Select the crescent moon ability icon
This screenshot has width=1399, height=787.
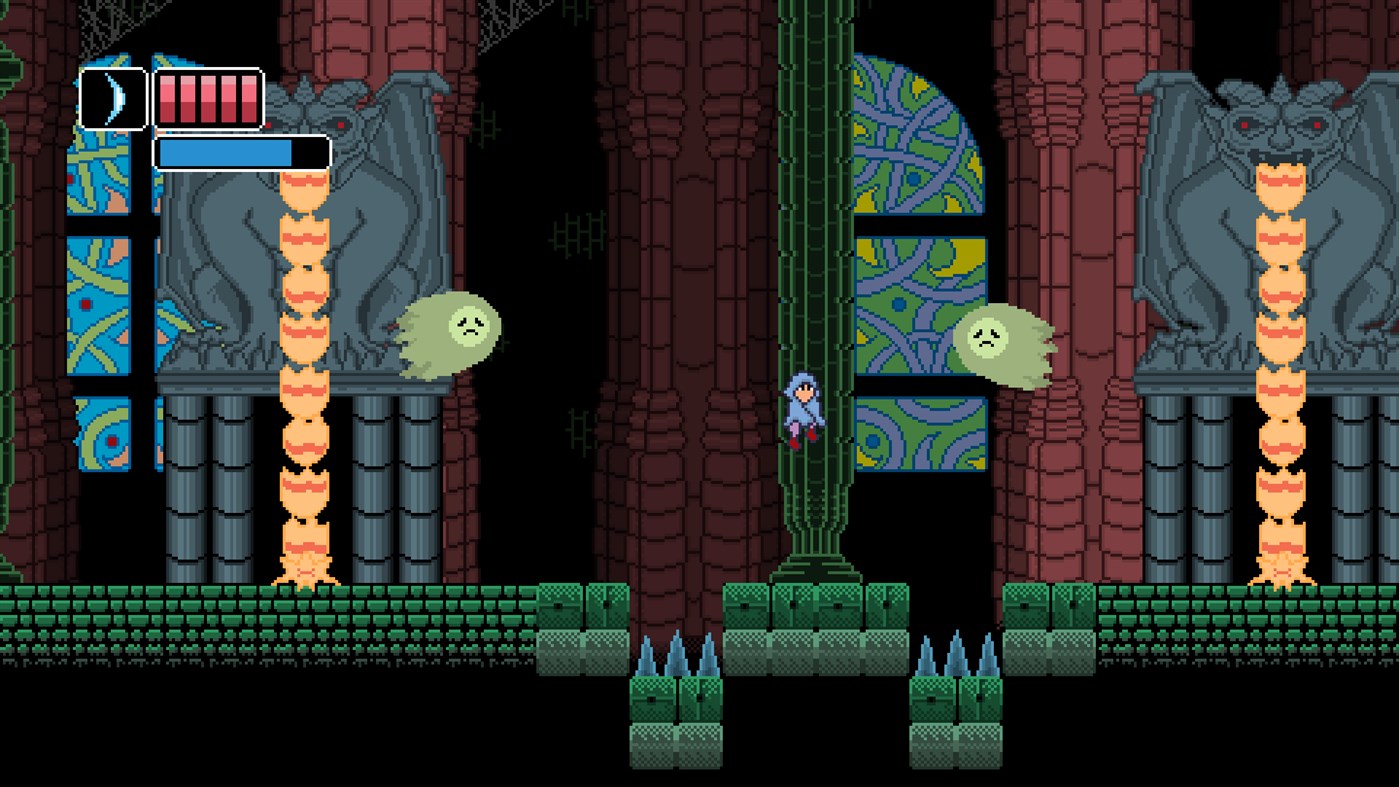[x=112, y=100]
